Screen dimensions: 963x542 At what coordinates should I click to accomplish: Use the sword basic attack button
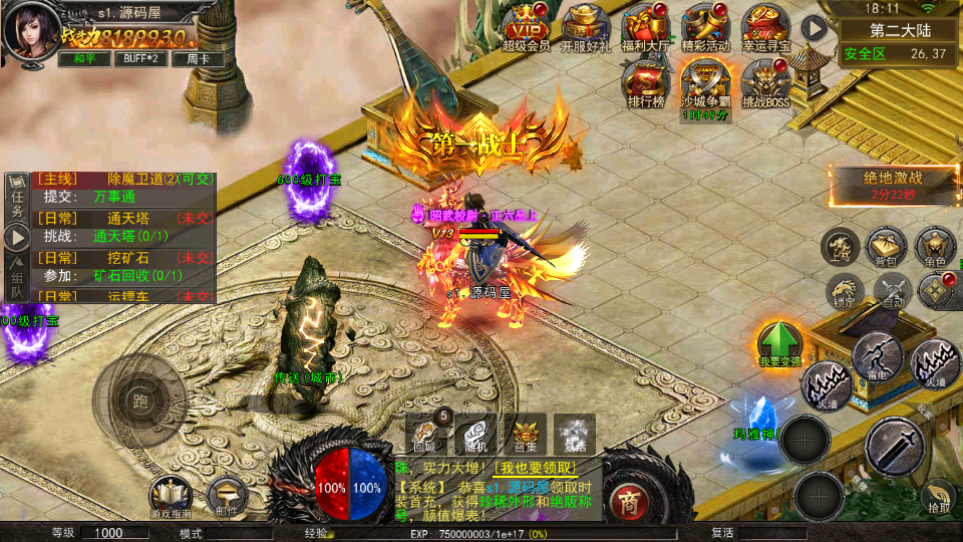[894, 444]
